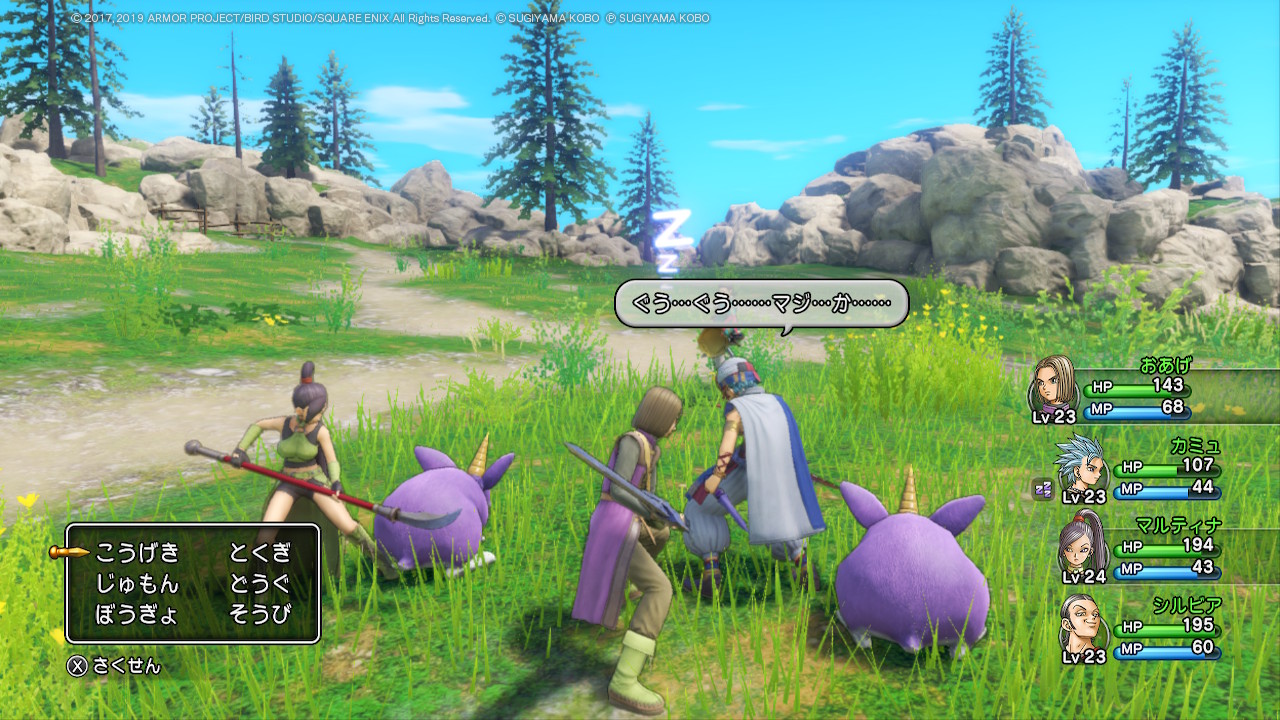The width and height of the screenshot is (1280, 720).
Task: Select シルビア's party portrait
Action: [x=1080, y=626]
